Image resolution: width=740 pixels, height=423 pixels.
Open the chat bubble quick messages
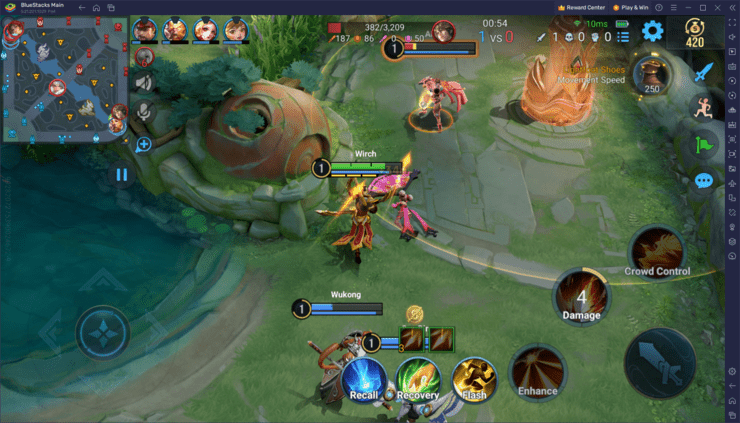(x=704, y=181)
